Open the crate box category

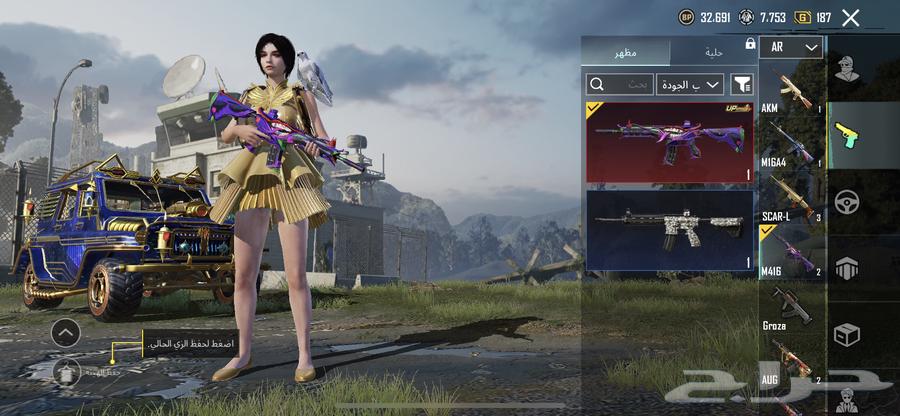pyautogui.click(x=848, y=334)
